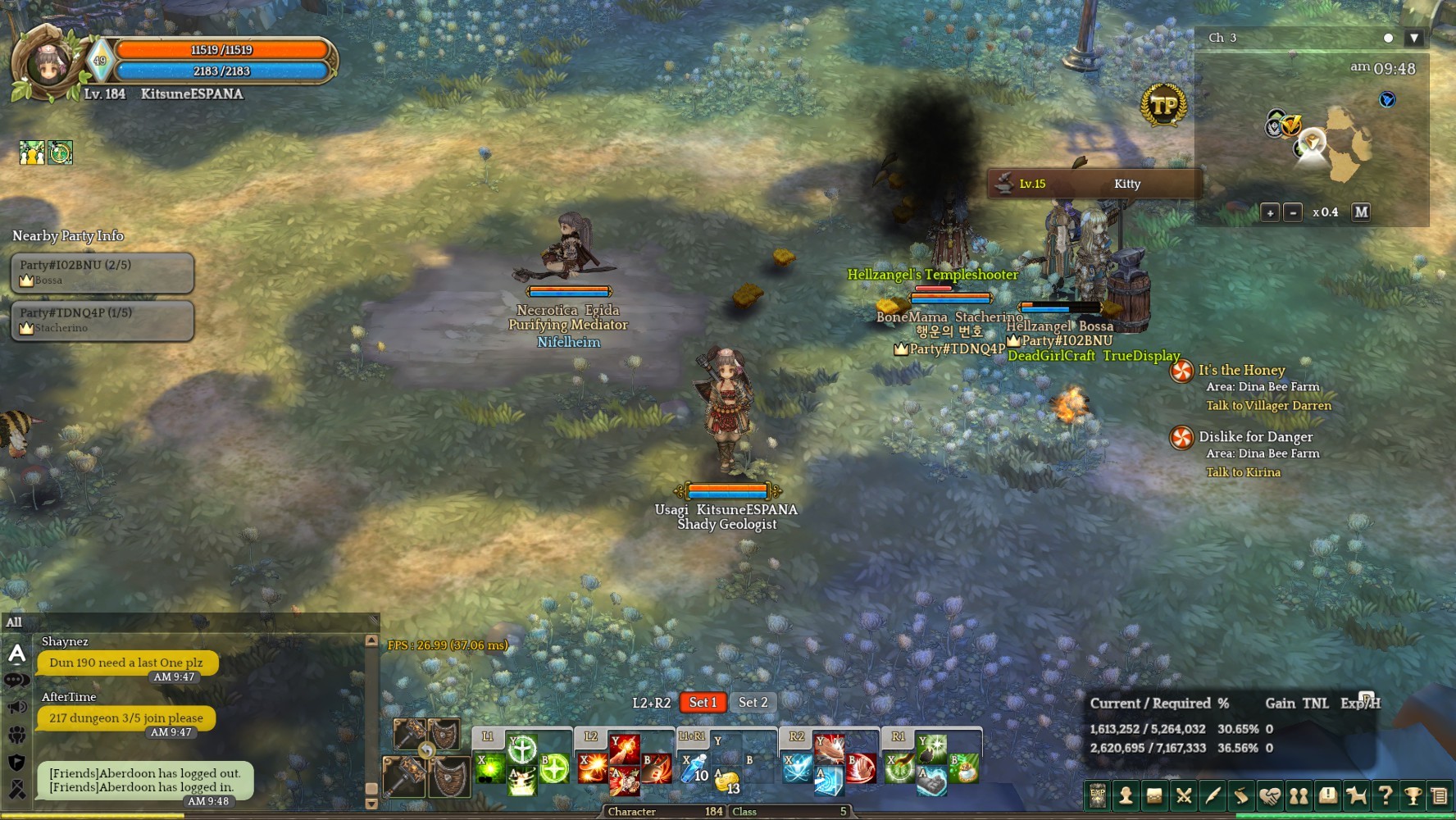
Task: Select the Set 1 hotbar button
Action: tap(703, 702)
